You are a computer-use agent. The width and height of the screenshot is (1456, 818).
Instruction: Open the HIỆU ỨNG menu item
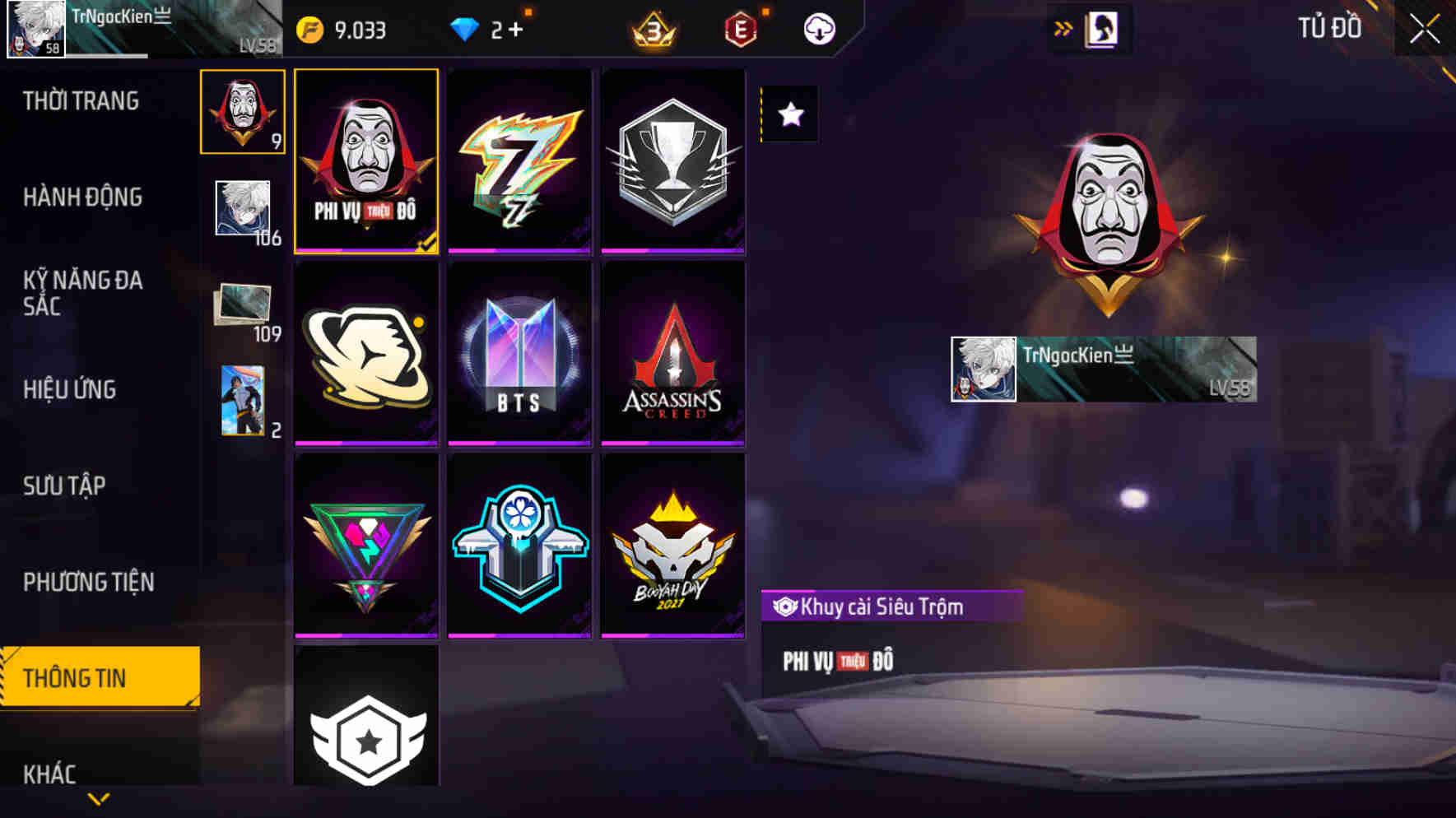(69, 389)
